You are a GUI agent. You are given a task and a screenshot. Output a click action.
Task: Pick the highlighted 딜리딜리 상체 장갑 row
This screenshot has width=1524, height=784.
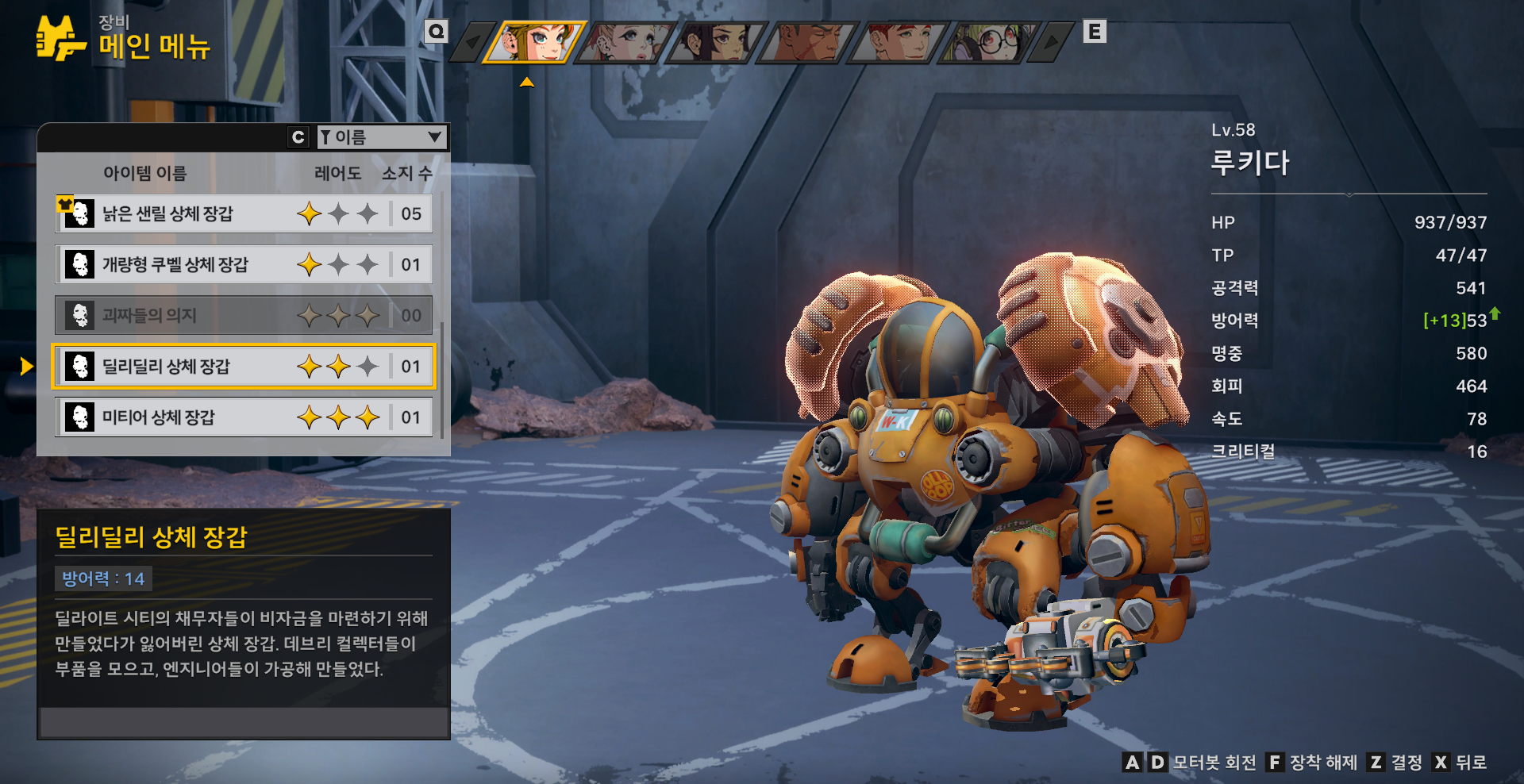click(244, 366)
